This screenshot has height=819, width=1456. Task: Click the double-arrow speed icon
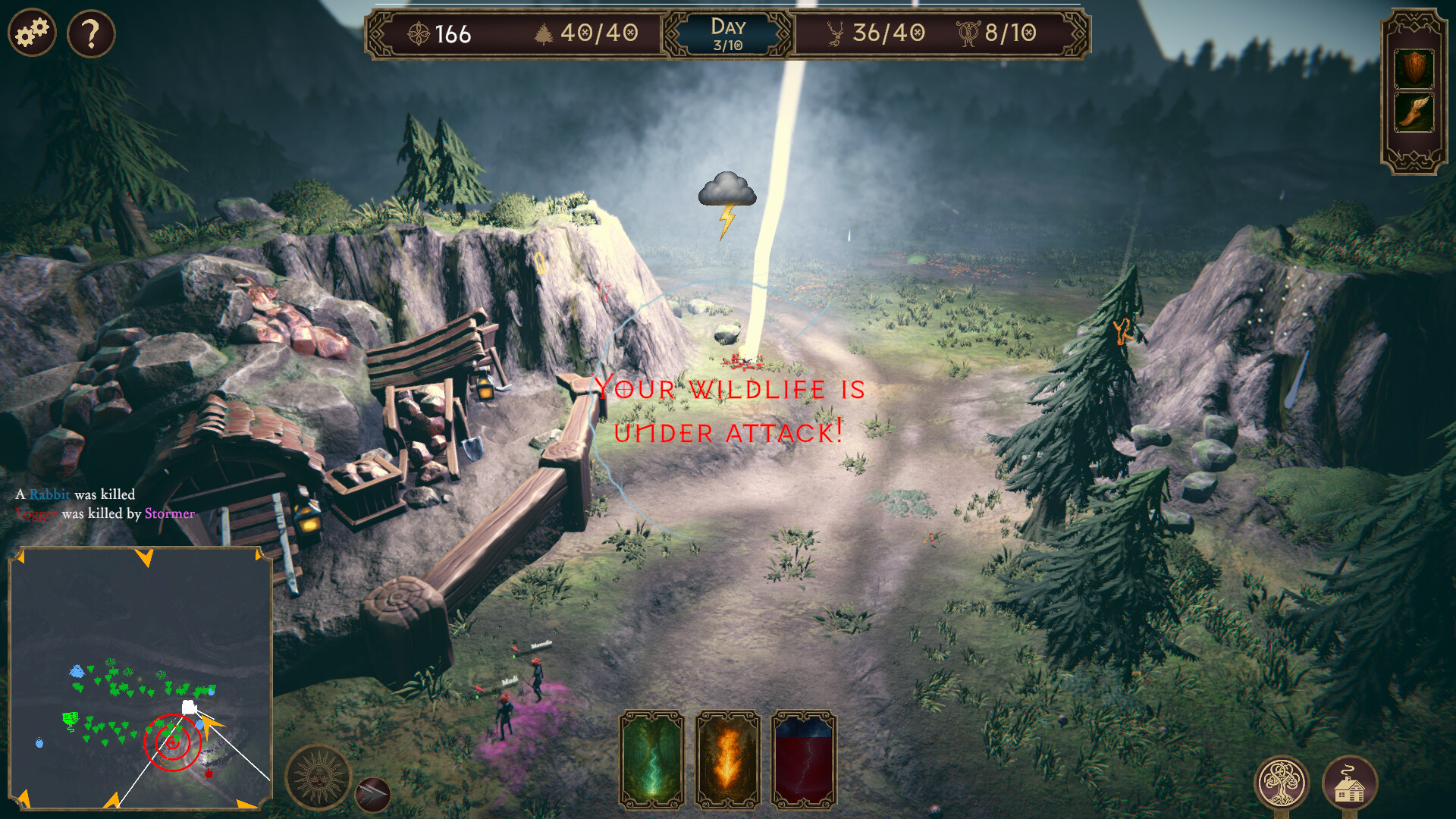(x=373, y=795)
